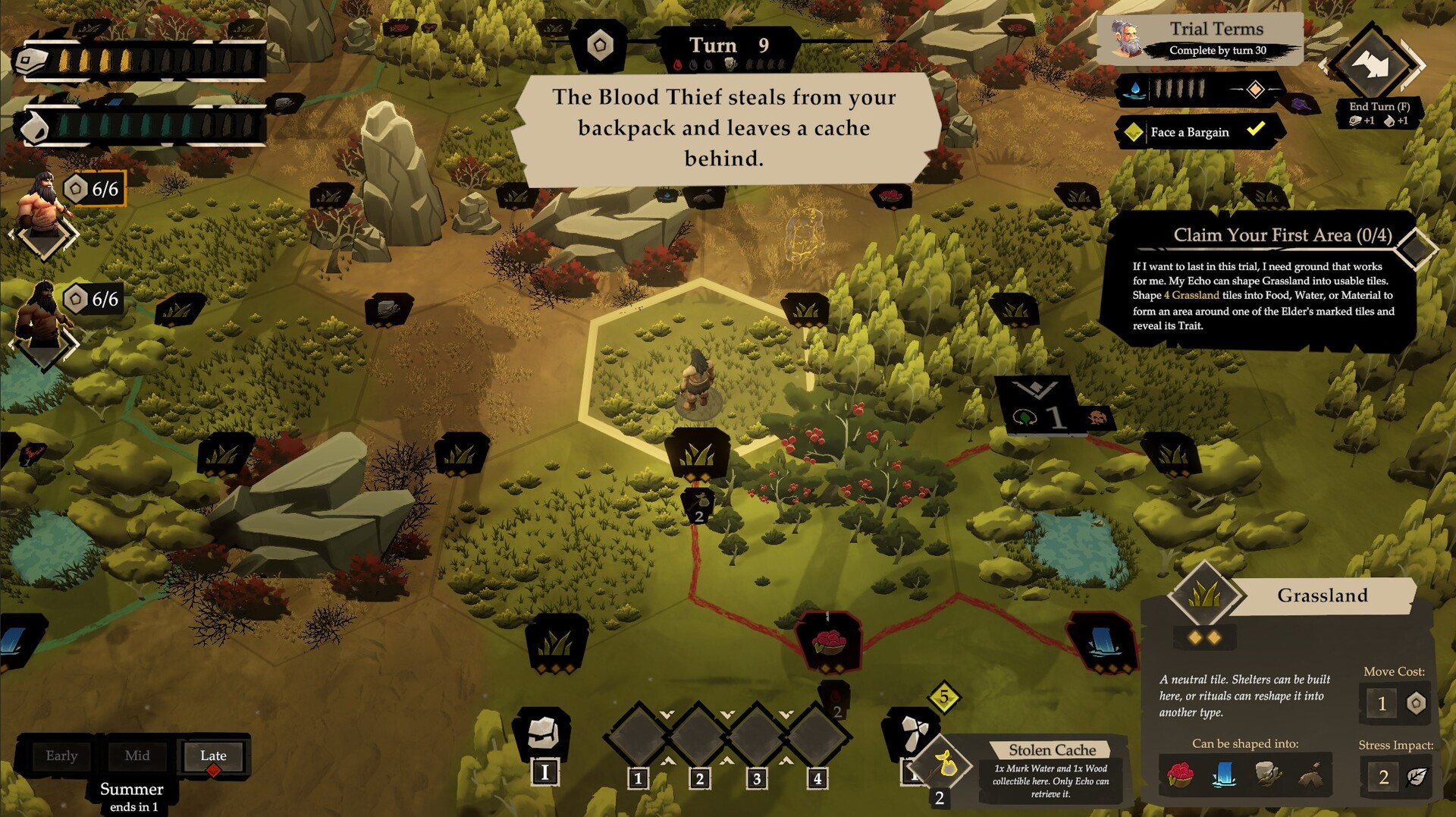Screen dimensions: 1456x817
Task: Click the hexagon icon beside Turn counter
Action: click(600, 46)
